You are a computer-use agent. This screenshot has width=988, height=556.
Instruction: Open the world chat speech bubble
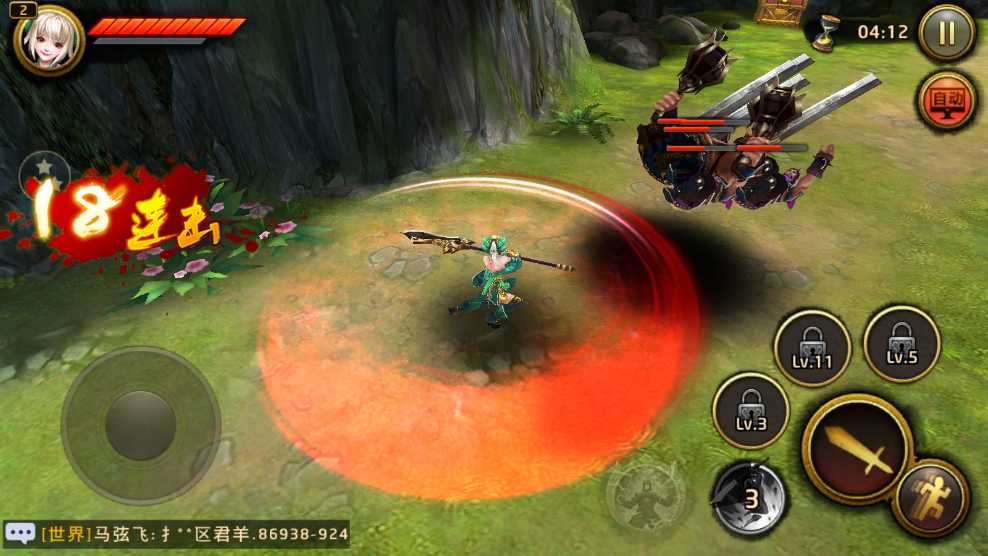(20, 533)
